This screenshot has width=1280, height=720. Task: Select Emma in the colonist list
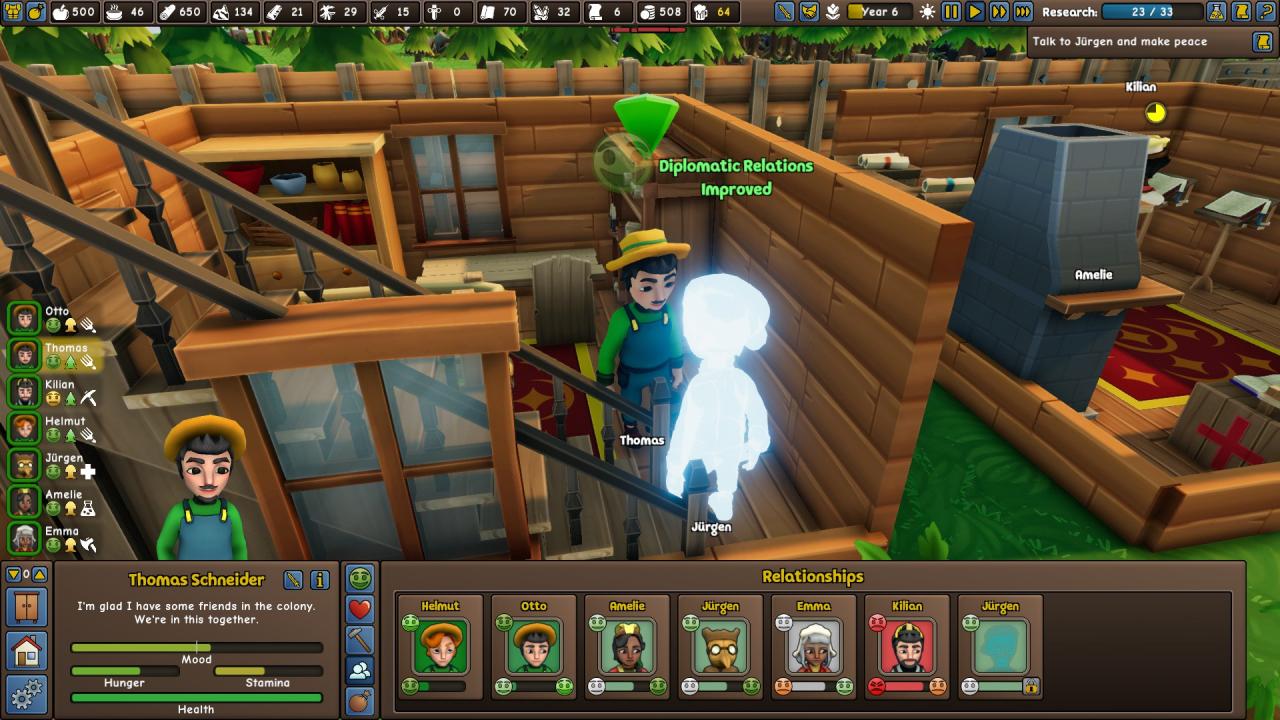[x=24, y=538]
